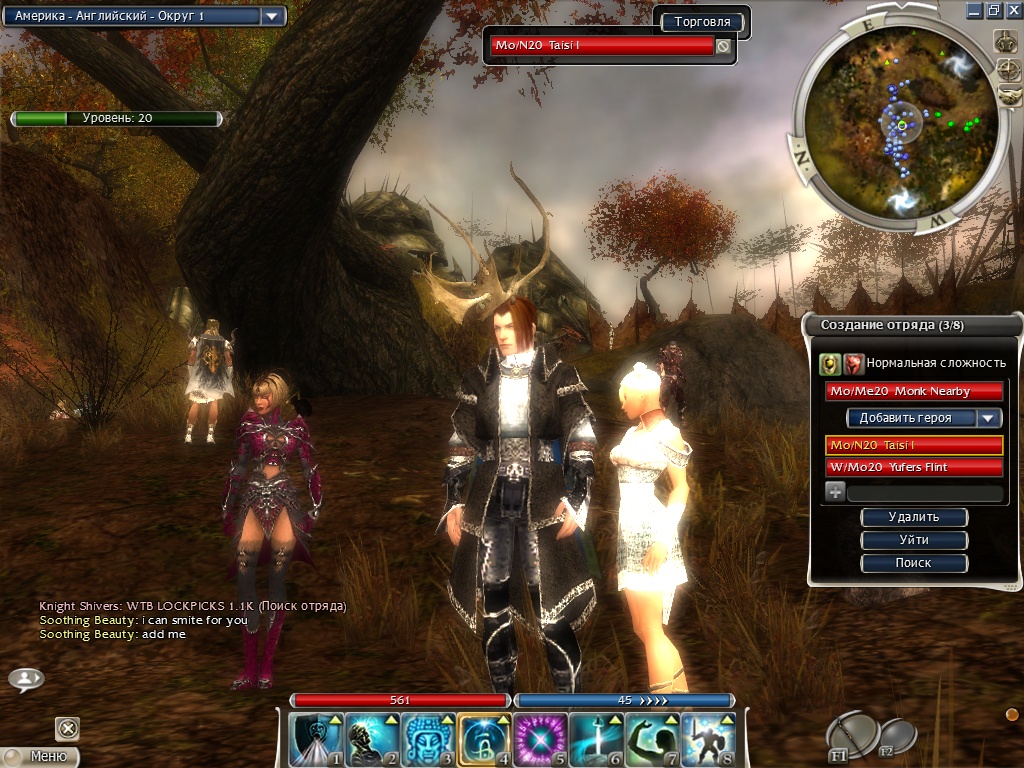Viewport: 1024px width, 768px height.
Task: Activate skill 6 with the glowing sword
Action: [x=597, y=740]
